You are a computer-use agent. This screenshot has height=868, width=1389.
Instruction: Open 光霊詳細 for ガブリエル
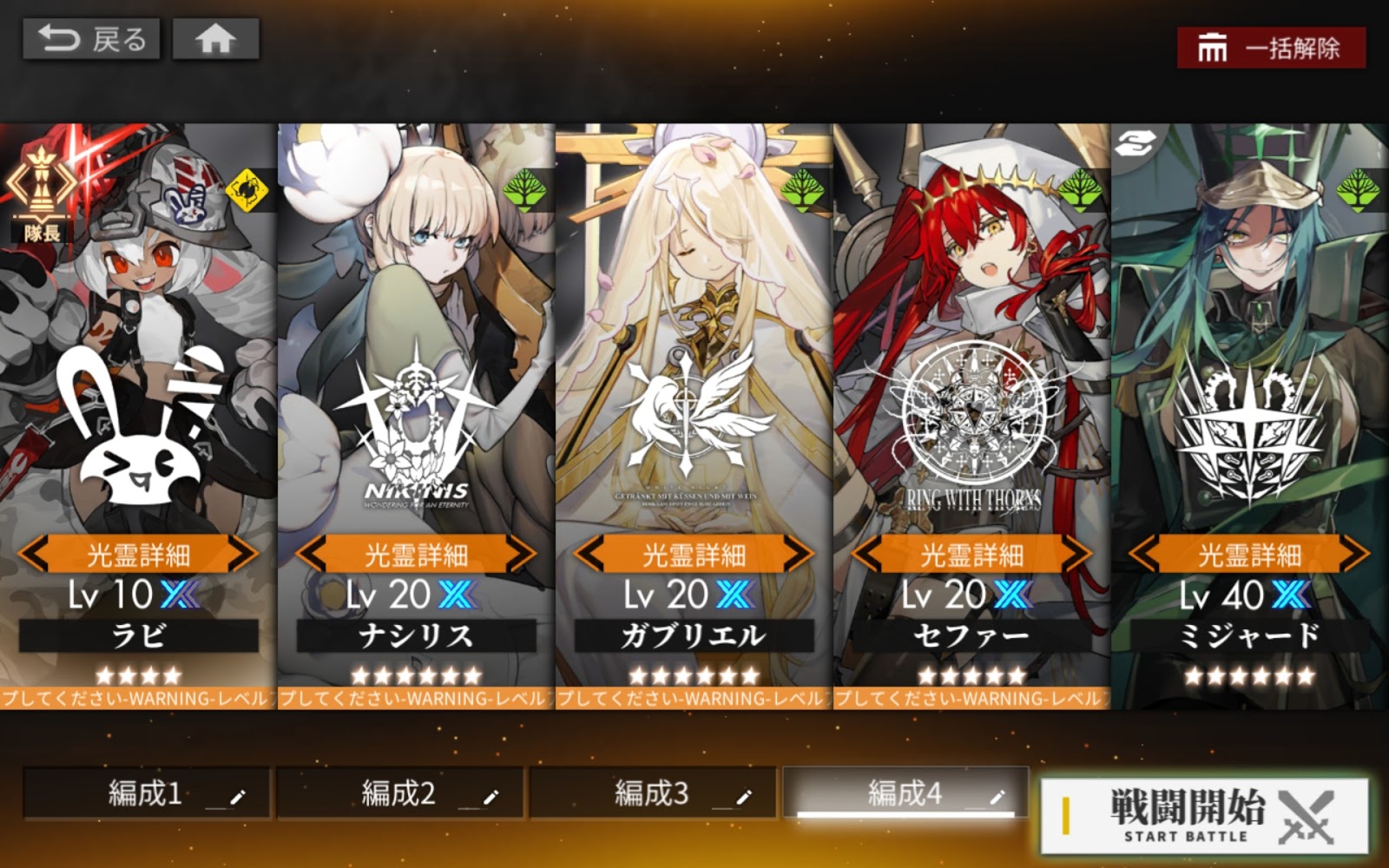pos(694,554)
